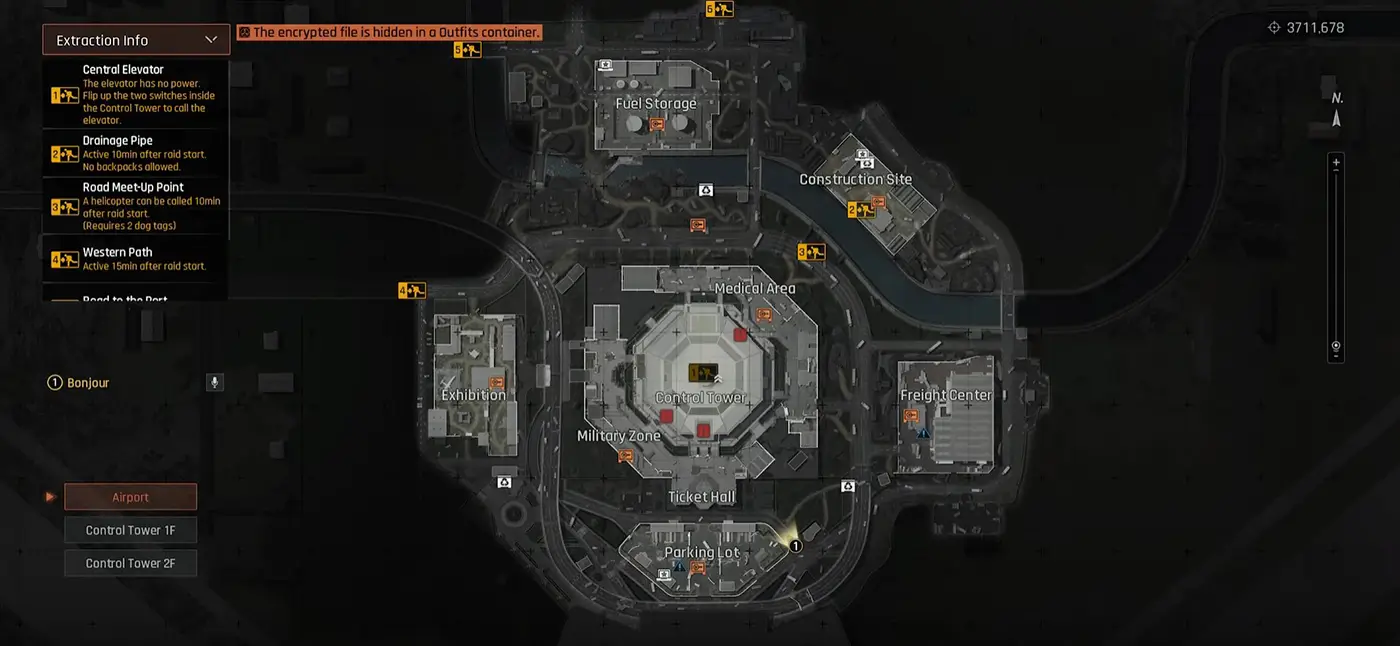This screenshot has height=646, width=1400.
Task: Select the Western Path extraction entry
Action: tap(135, 259)
